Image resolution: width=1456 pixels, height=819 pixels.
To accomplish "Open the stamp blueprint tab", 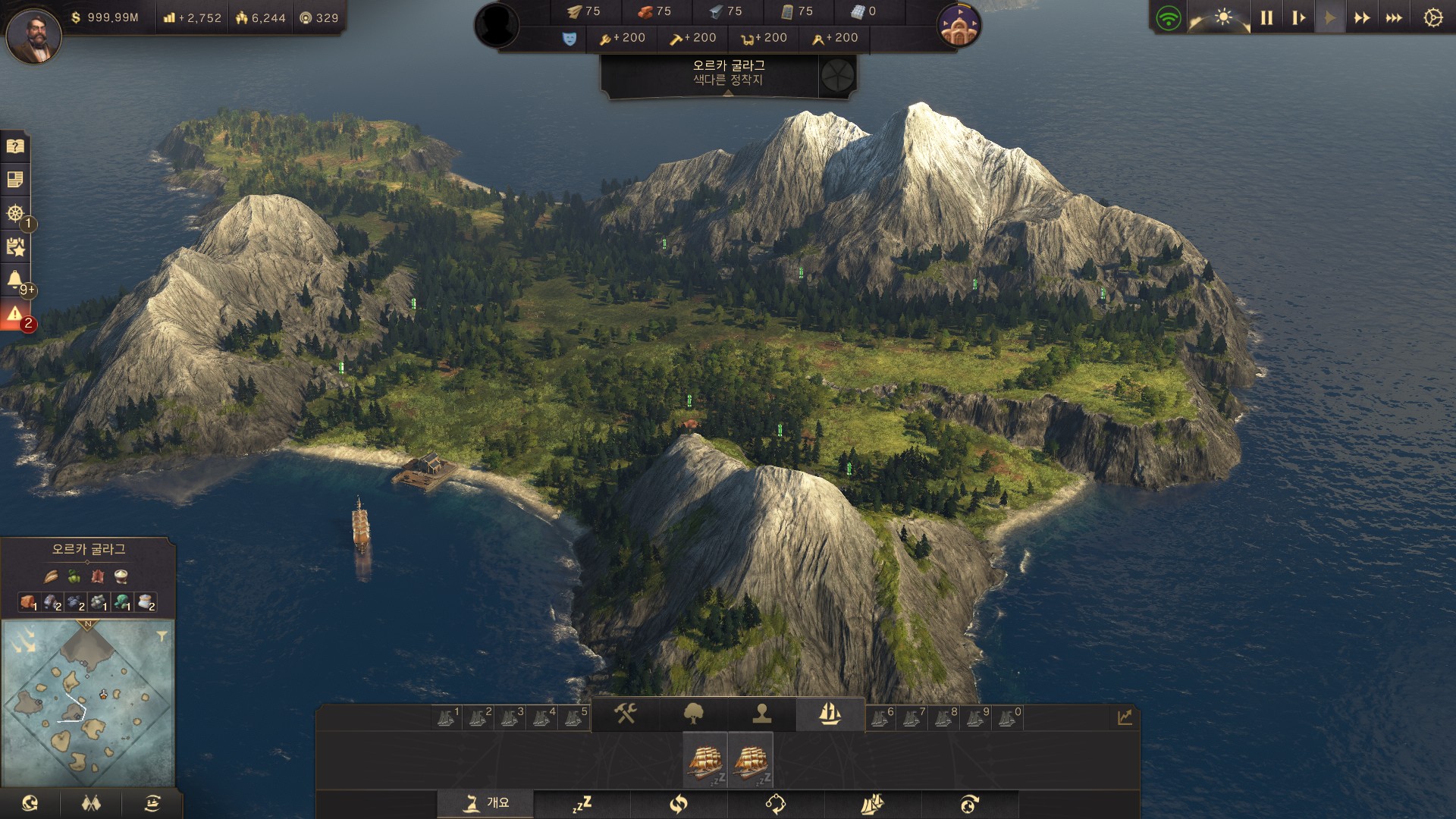I will [761, 714].
